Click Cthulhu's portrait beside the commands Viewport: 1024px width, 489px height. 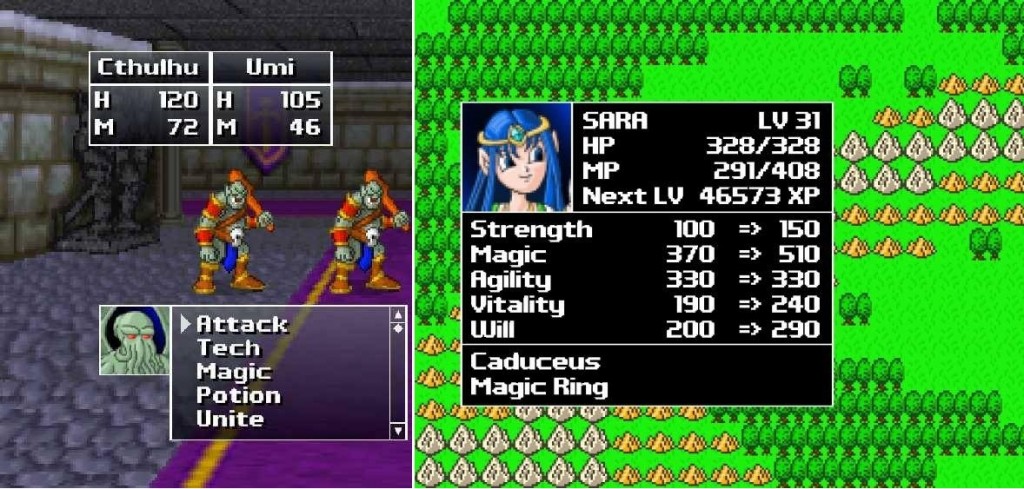point(134,341)
